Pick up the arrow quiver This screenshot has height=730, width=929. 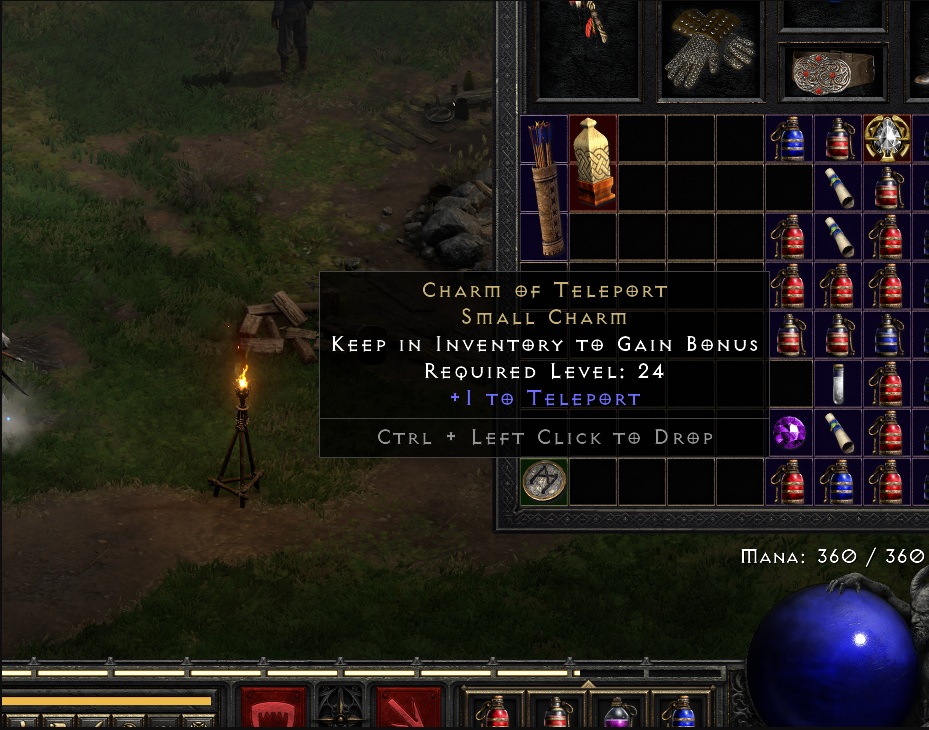pos(545,188)
